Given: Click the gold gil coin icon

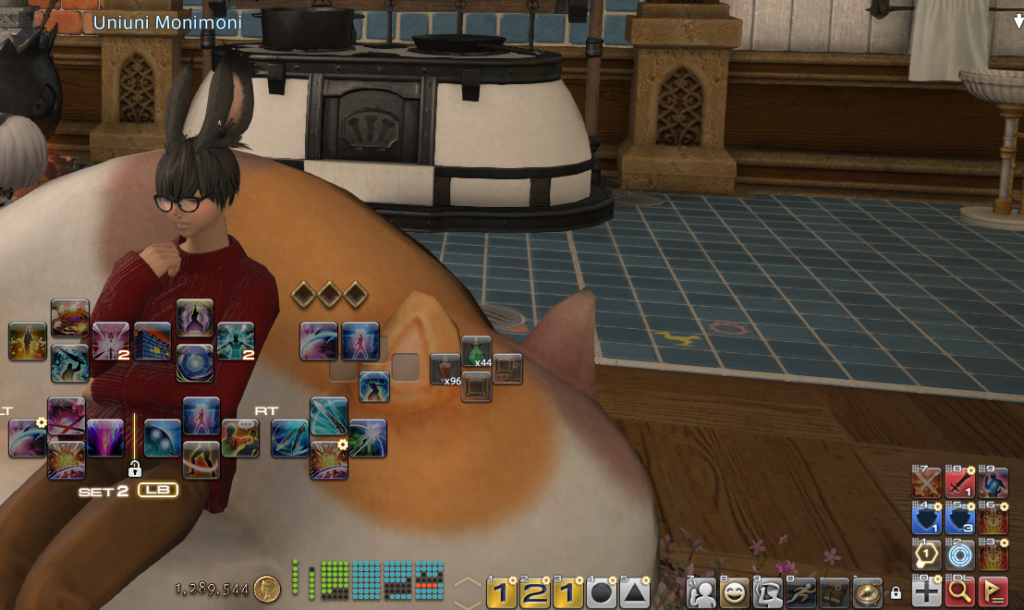Looking at the screenshot, I should (266, 589).
